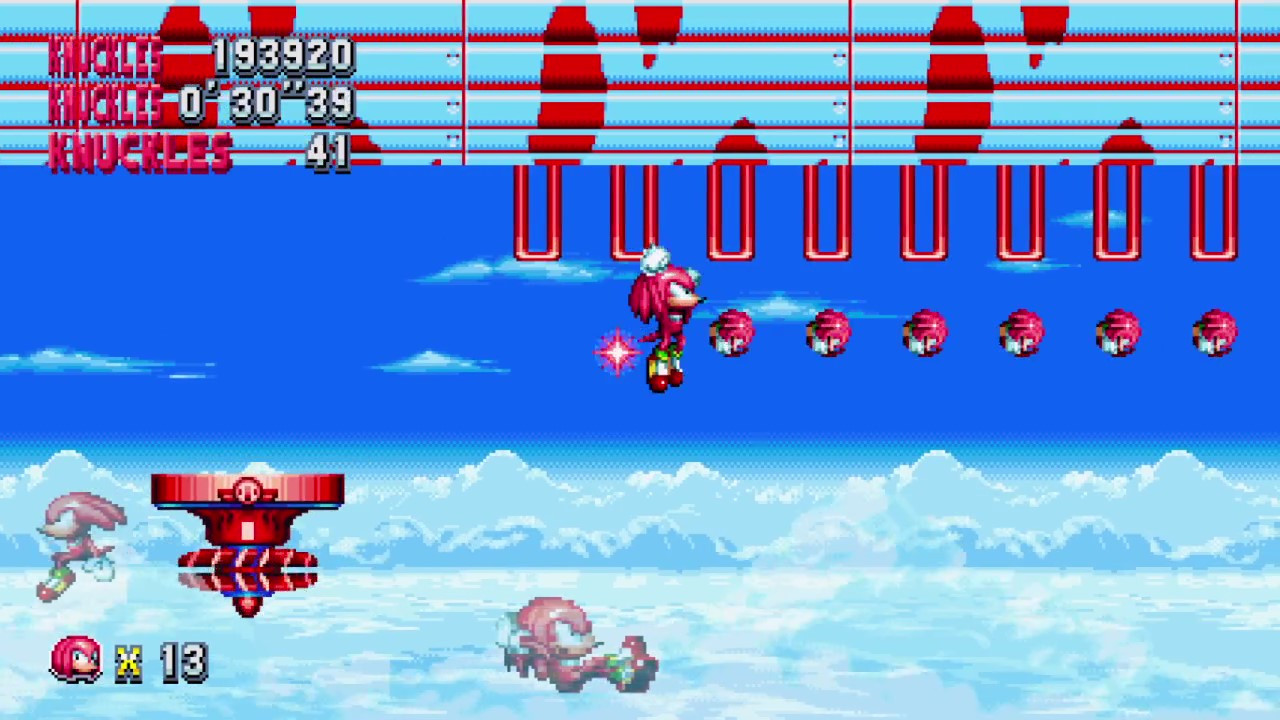The image size is (1280, 720).
Task: Click the last ring on the right
Action: [x=1215, y=335]
